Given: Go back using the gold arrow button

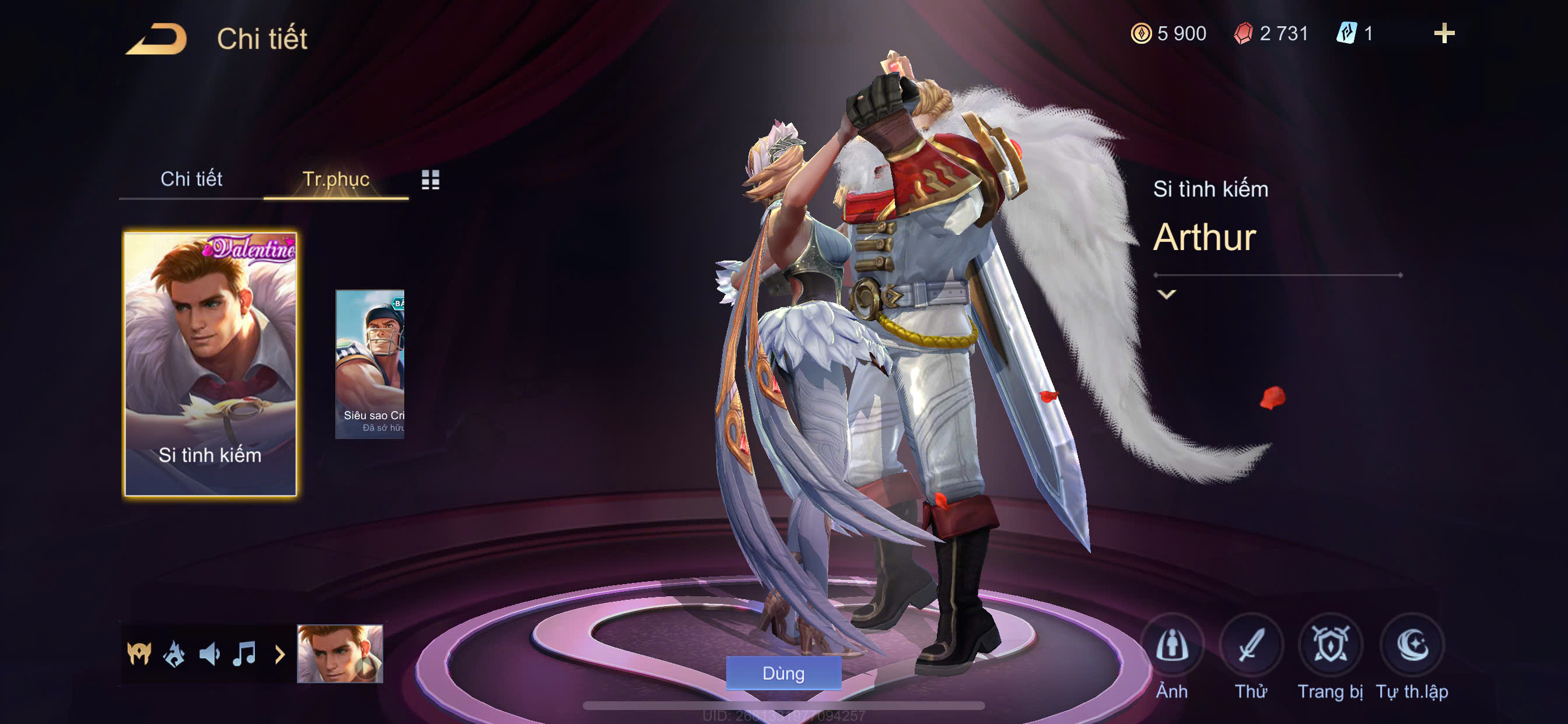Looking at the screenshot, I should [156, 39].
